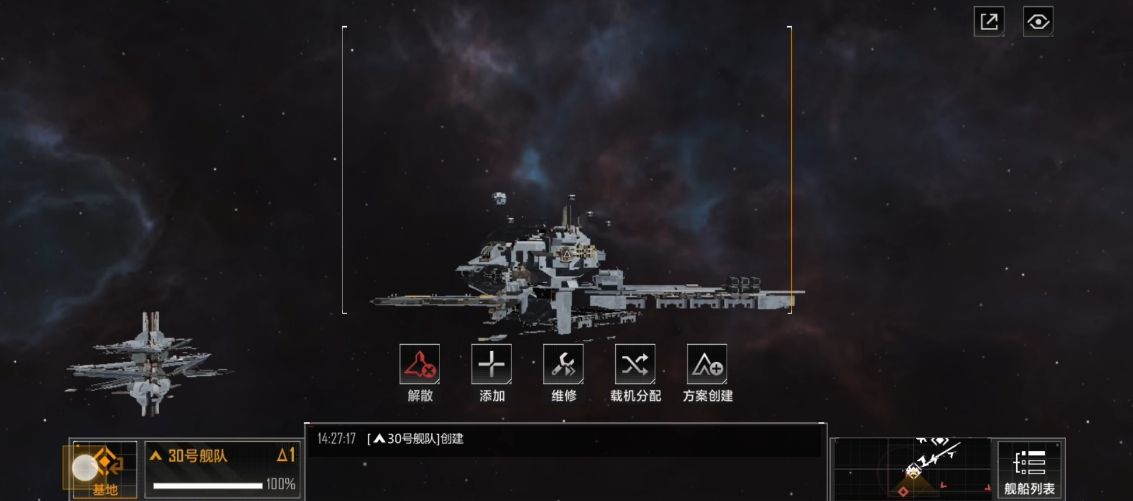Viewport: 1133px width, 501px height.
Task: Add ships using the 添加 button
Action: tap(492, 365)
